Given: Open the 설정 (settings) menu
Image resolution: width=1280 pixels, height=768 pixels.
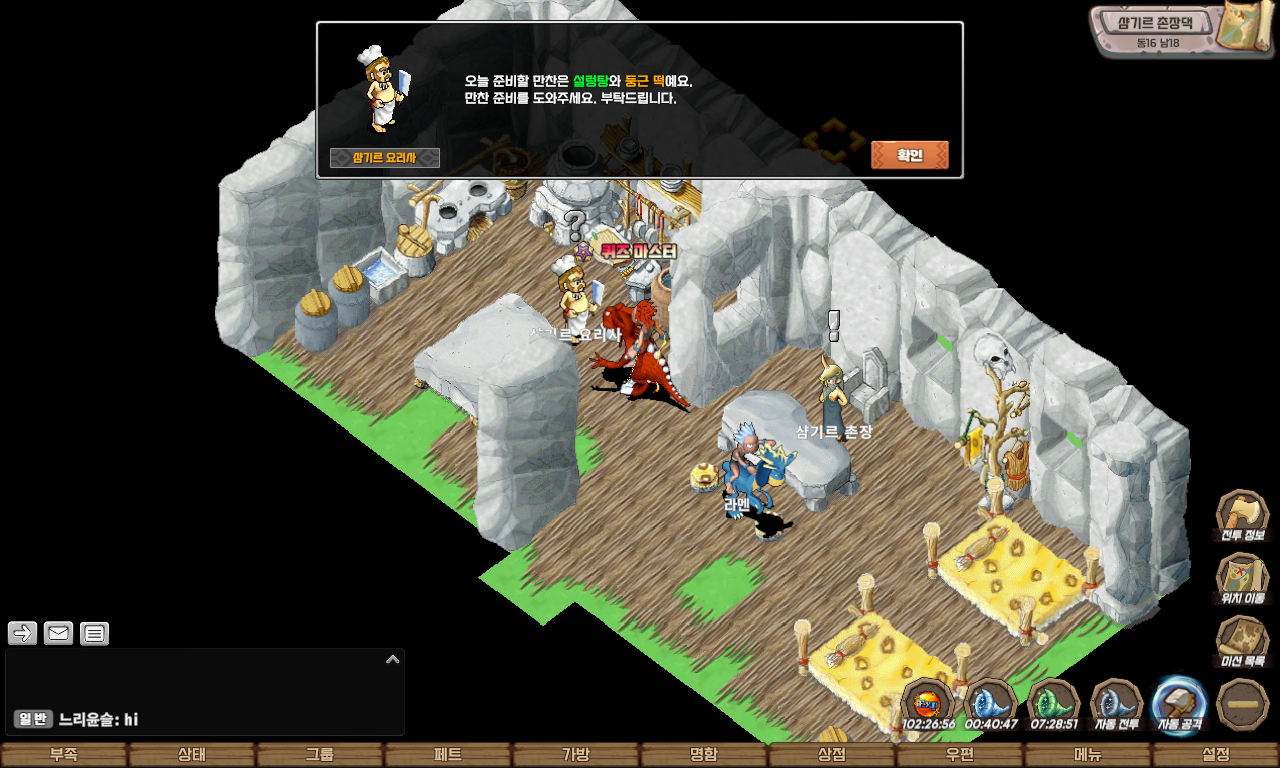Looking at the screenshot, I should click(x=1216, y=755).
